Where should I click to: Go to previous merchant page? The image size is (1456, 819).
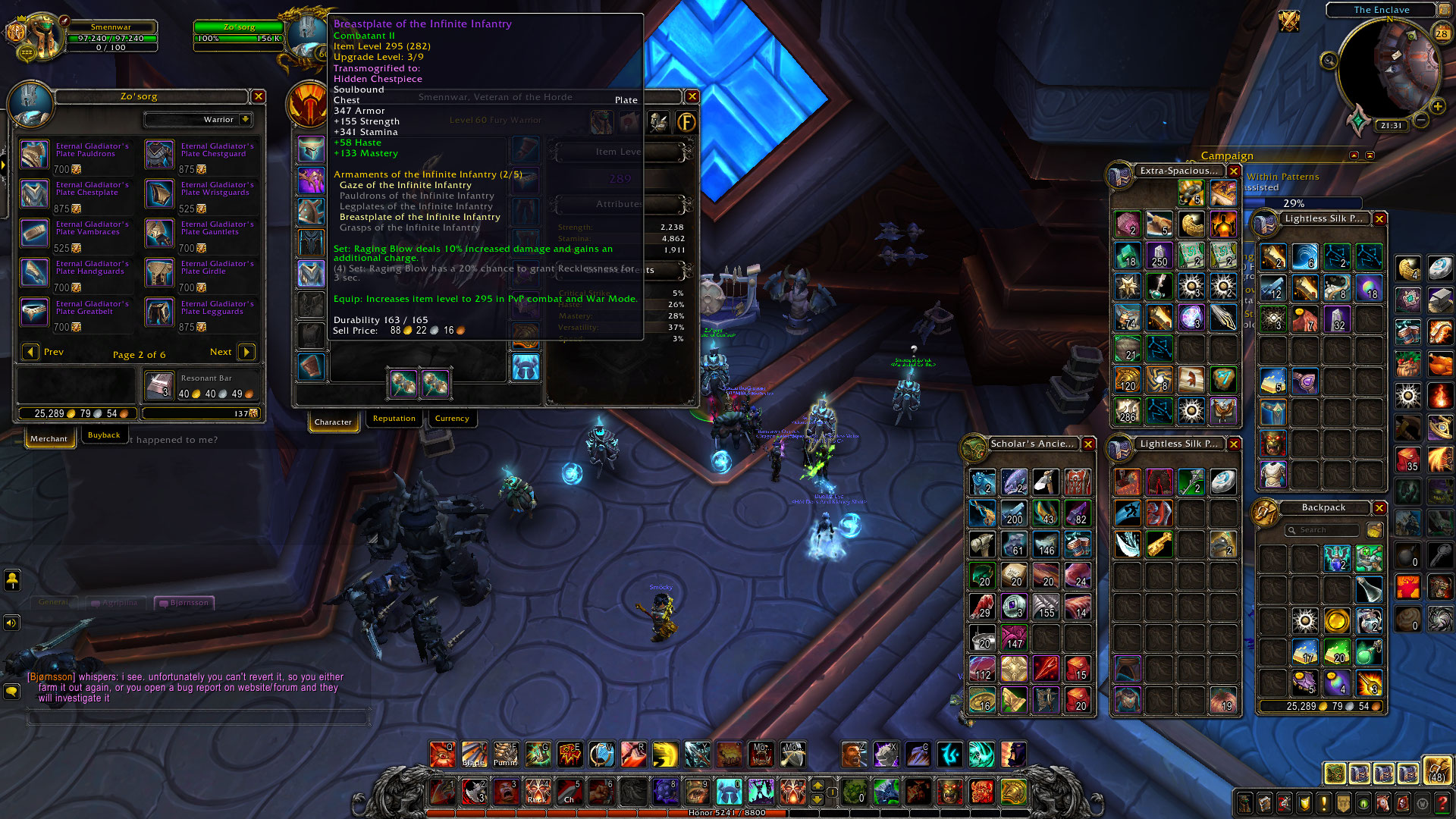30,352
